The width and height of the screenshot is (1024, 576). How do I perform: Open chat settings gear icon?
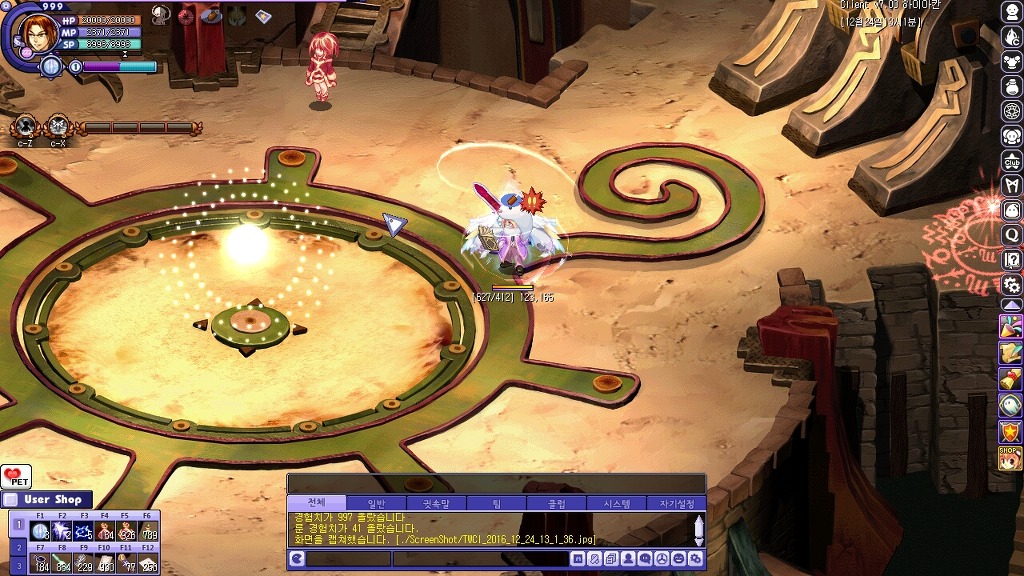[x=695, y=559]
